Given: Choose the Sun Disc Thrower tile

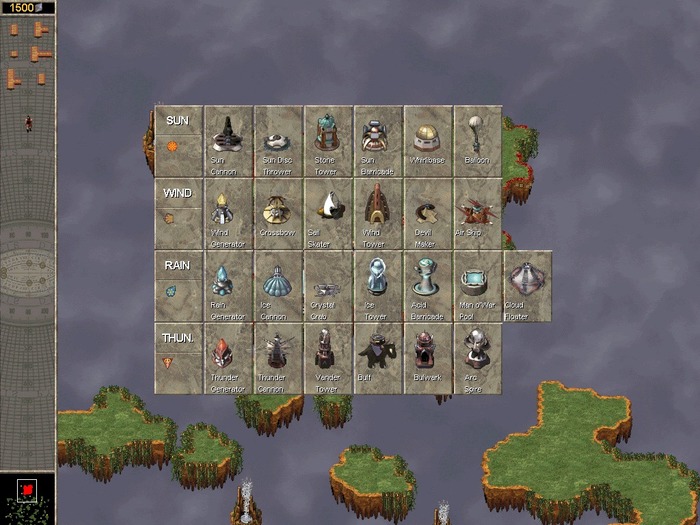Looking at the screenshot, I should (x=278, y=141).
